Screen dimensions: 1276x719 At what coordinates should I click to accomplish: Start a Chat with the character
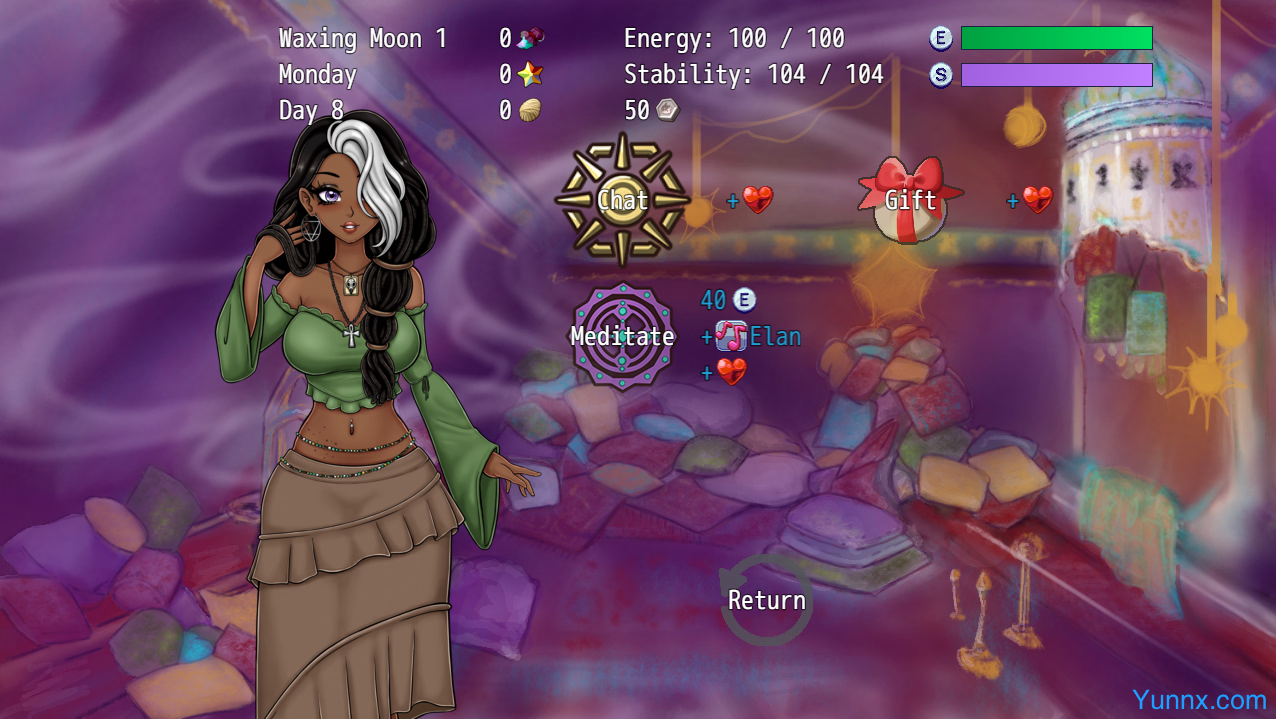pyautogui.click(x=622, y=200)
